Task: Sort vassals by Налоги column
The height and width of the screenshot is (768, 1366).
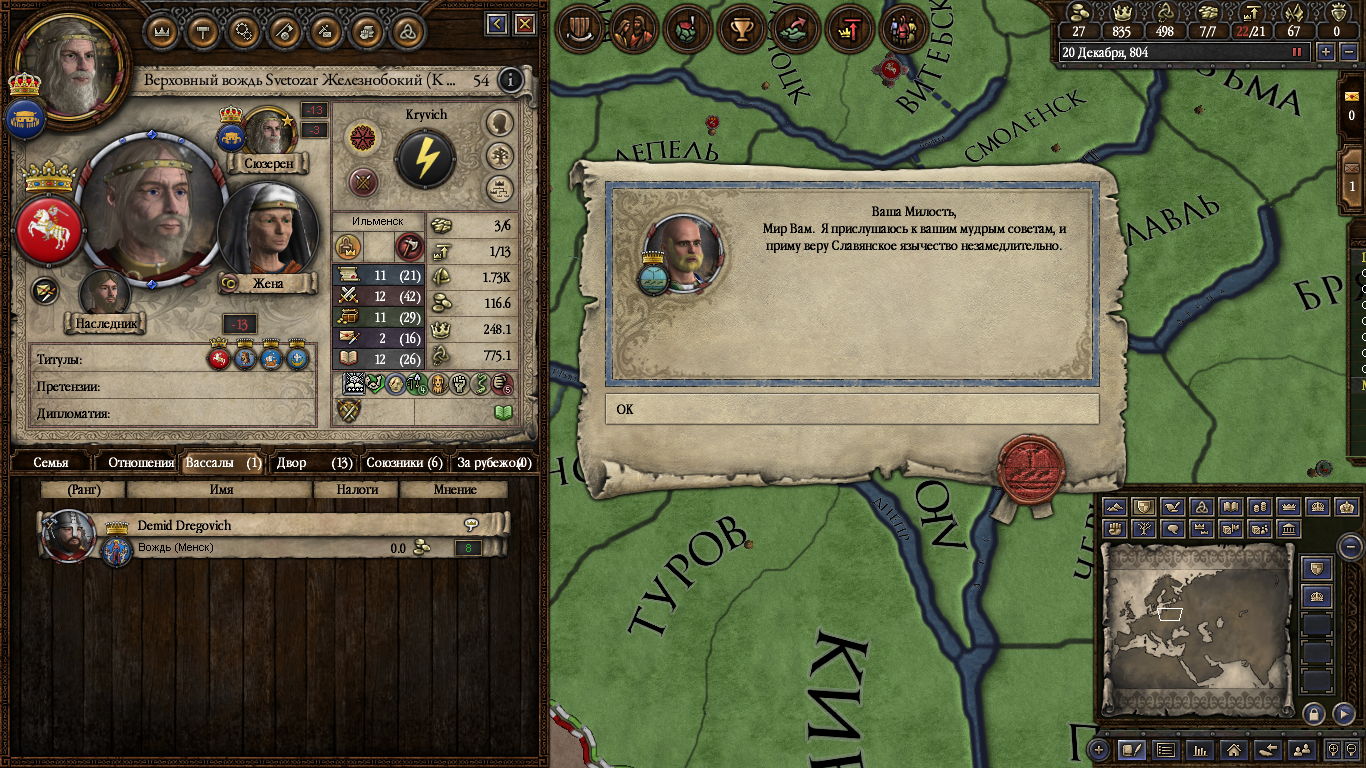Action: click(357, 490)
